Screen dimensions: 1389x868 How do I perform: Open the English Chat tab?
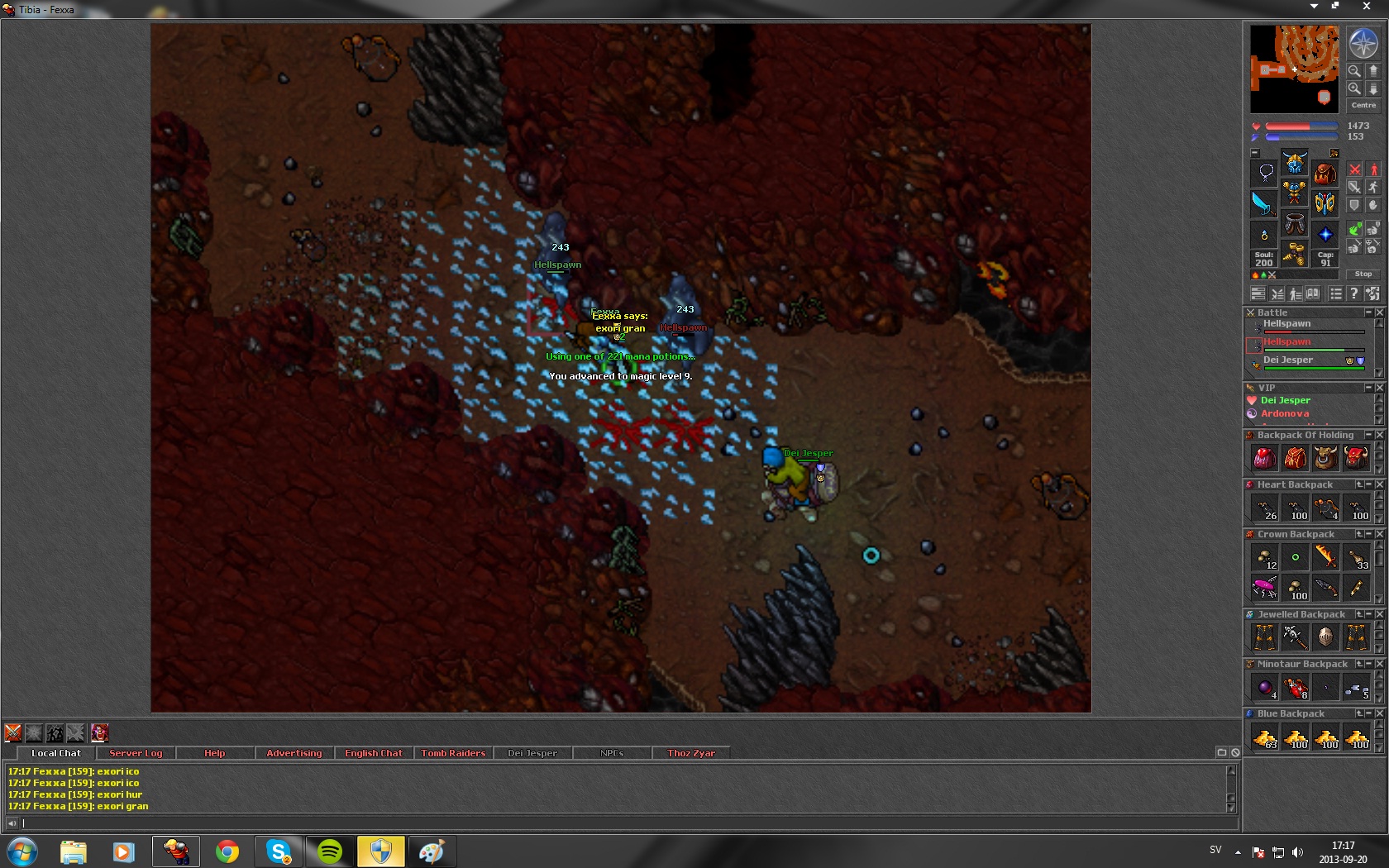(374, 753)
